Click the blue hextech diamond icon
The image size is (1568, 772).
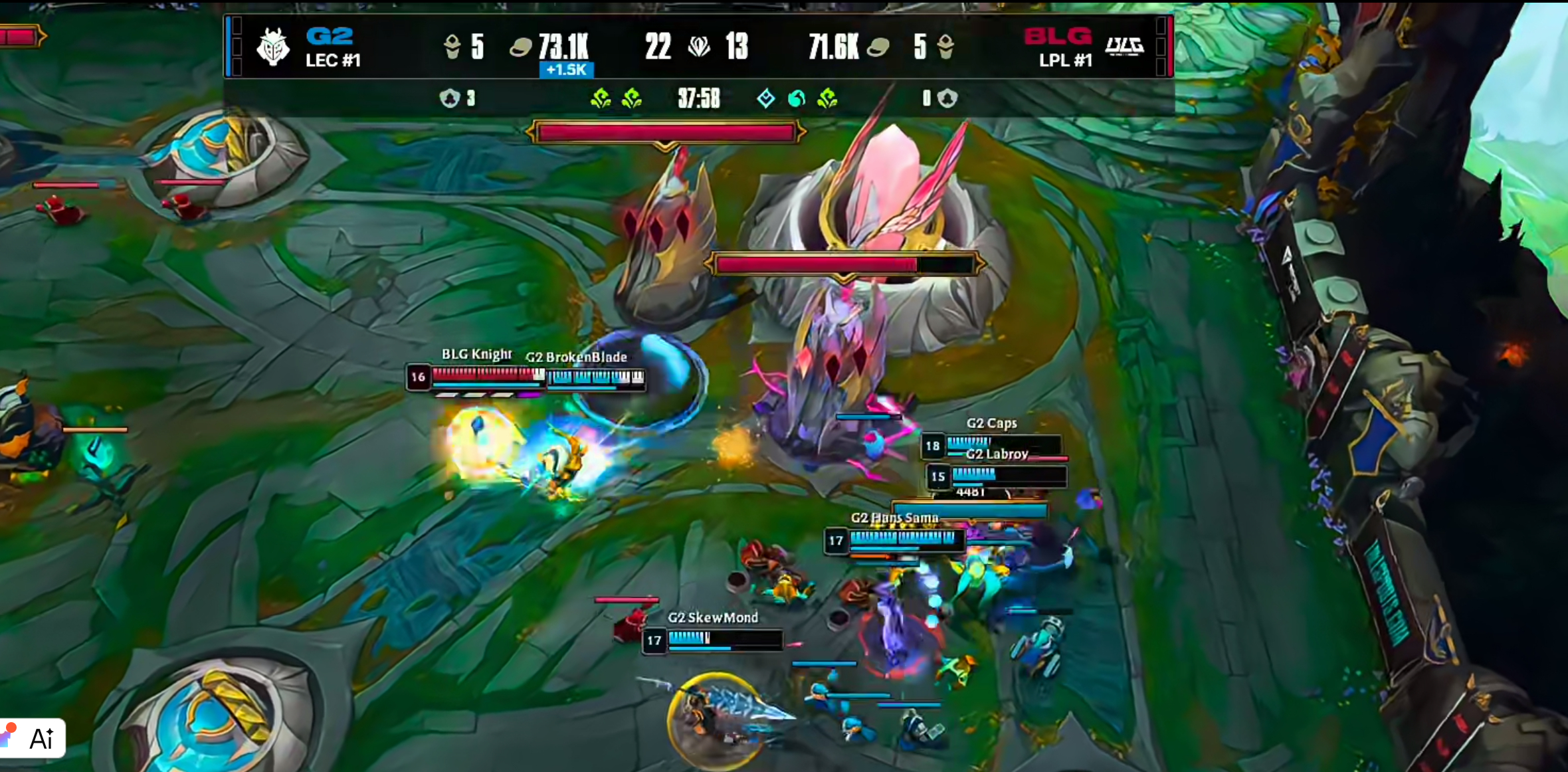tap(767, 98)
